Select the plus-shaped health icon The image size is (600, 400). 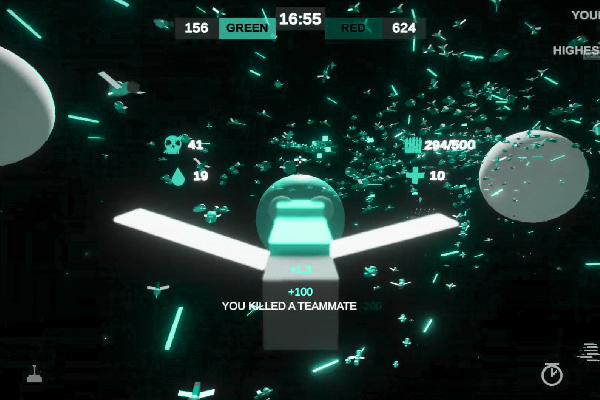pos(415,176)
